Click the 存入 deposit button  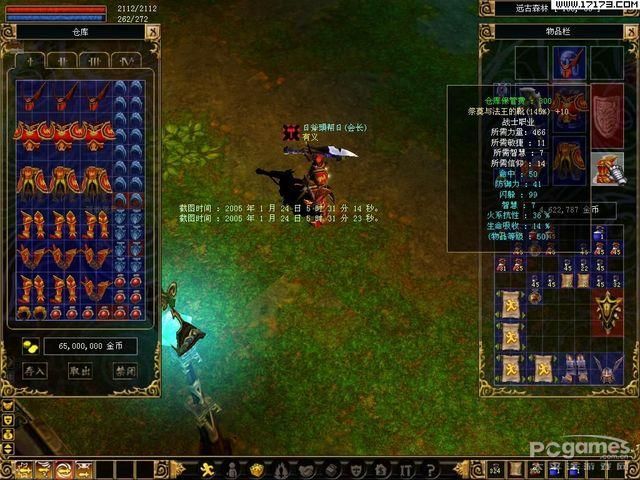click(x=35, y=371)
